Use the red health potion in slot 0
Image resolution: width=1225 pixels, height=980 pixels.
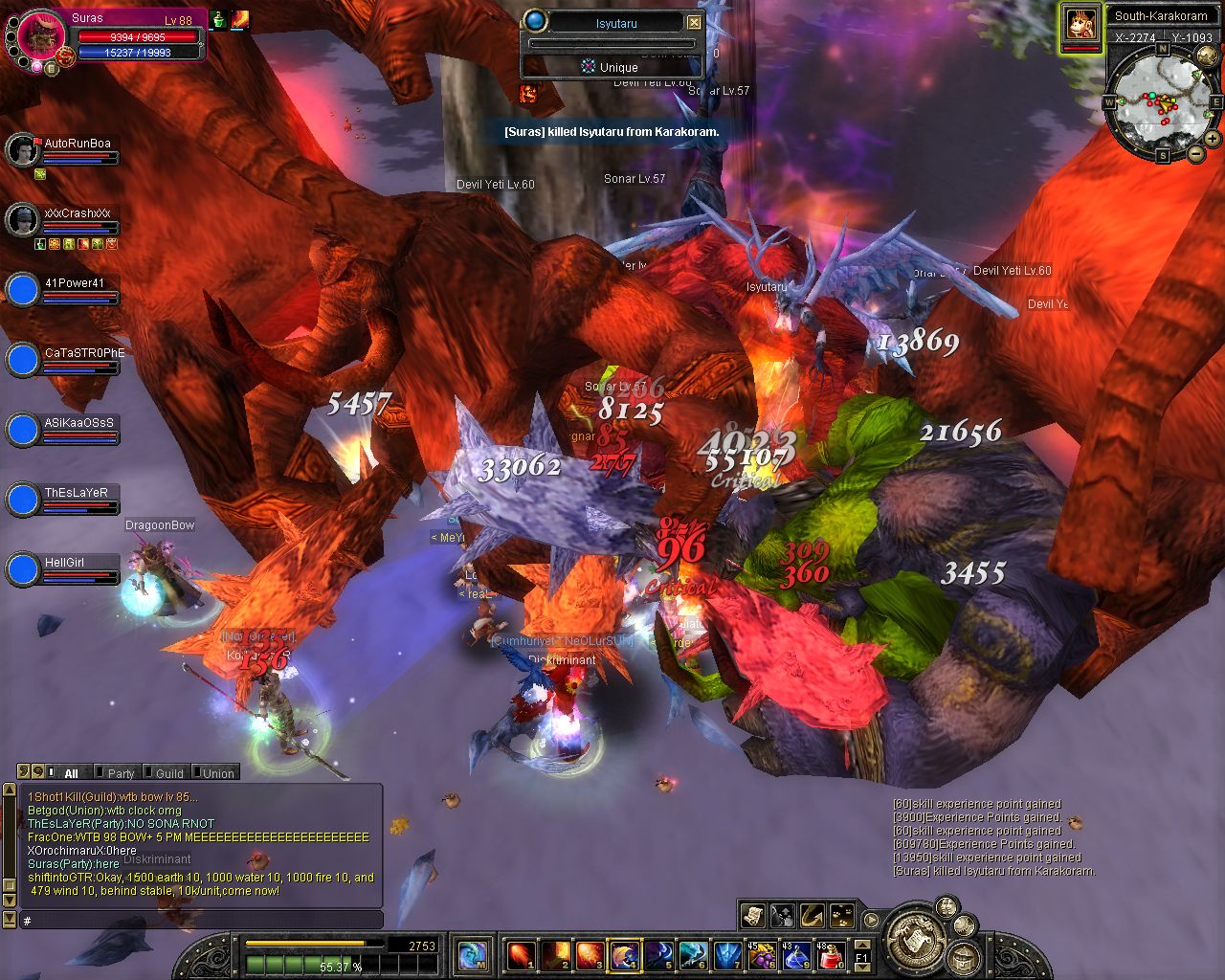tap(832, 954)
